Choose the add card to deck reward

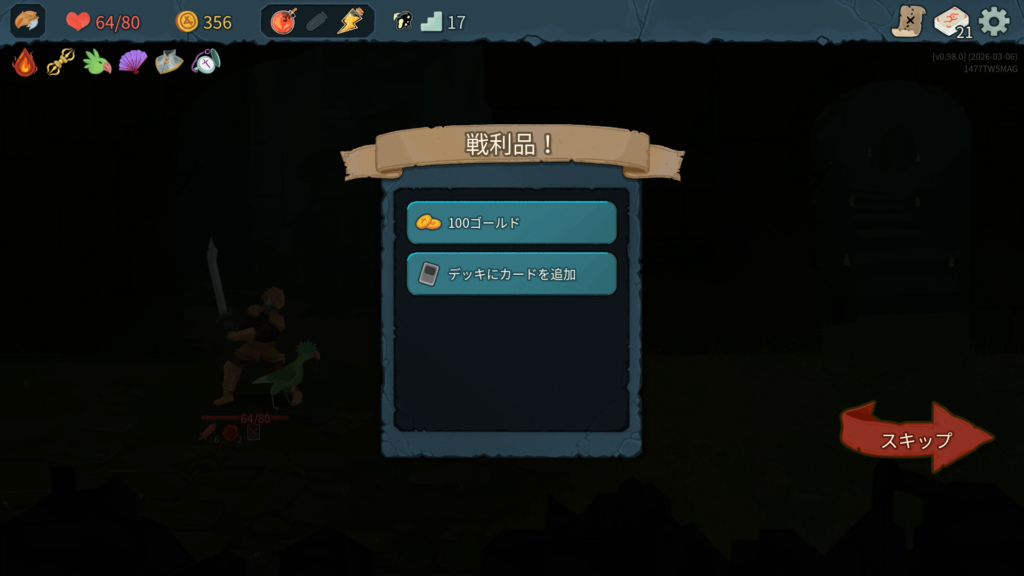511,273
